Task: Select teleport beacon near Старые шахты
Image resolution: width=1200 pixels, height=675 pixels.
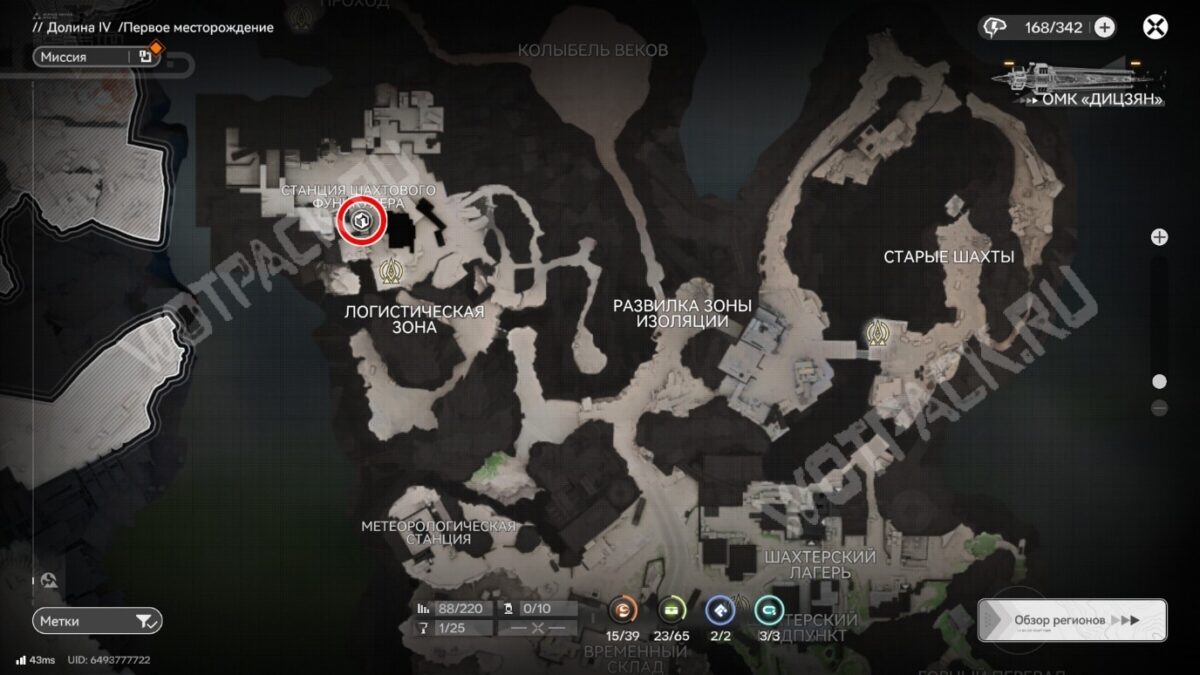Action: click(x=879, y=331)
